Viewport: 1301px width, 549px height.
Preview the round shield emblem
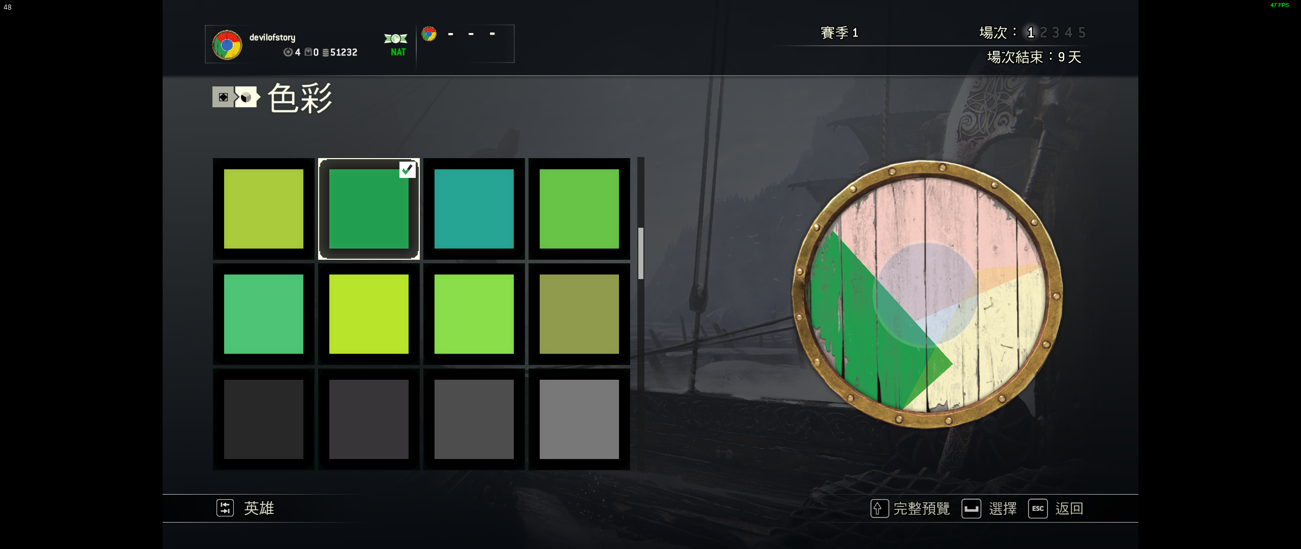pos(927,294)
